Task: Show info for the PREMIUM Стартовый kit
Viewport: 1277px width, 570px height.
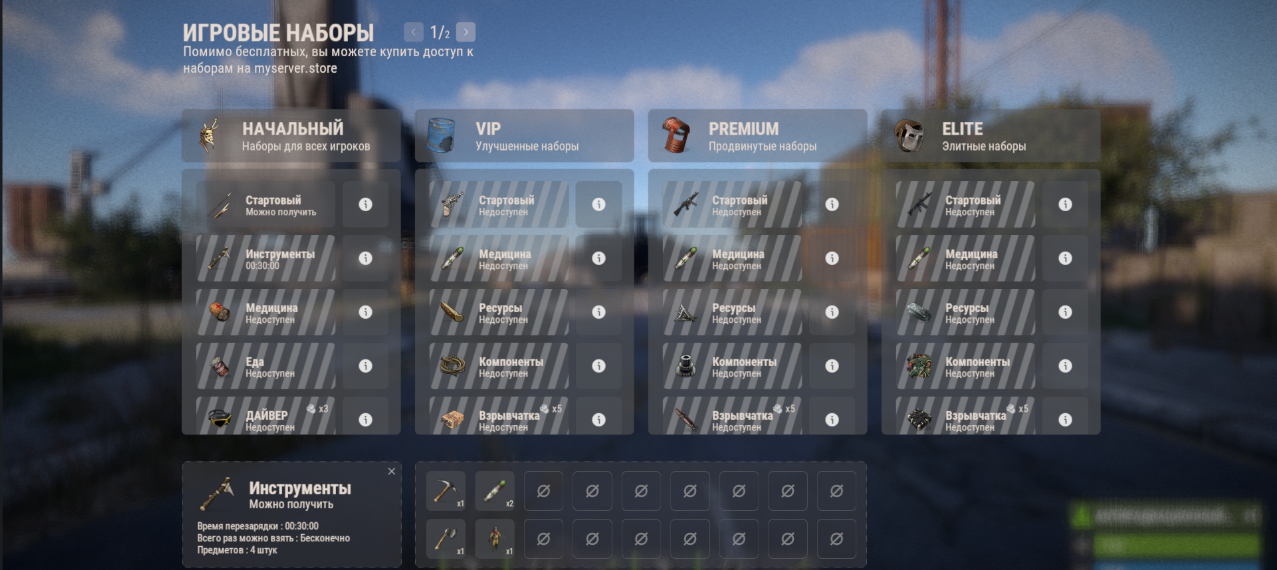Action: coord(831,204)
